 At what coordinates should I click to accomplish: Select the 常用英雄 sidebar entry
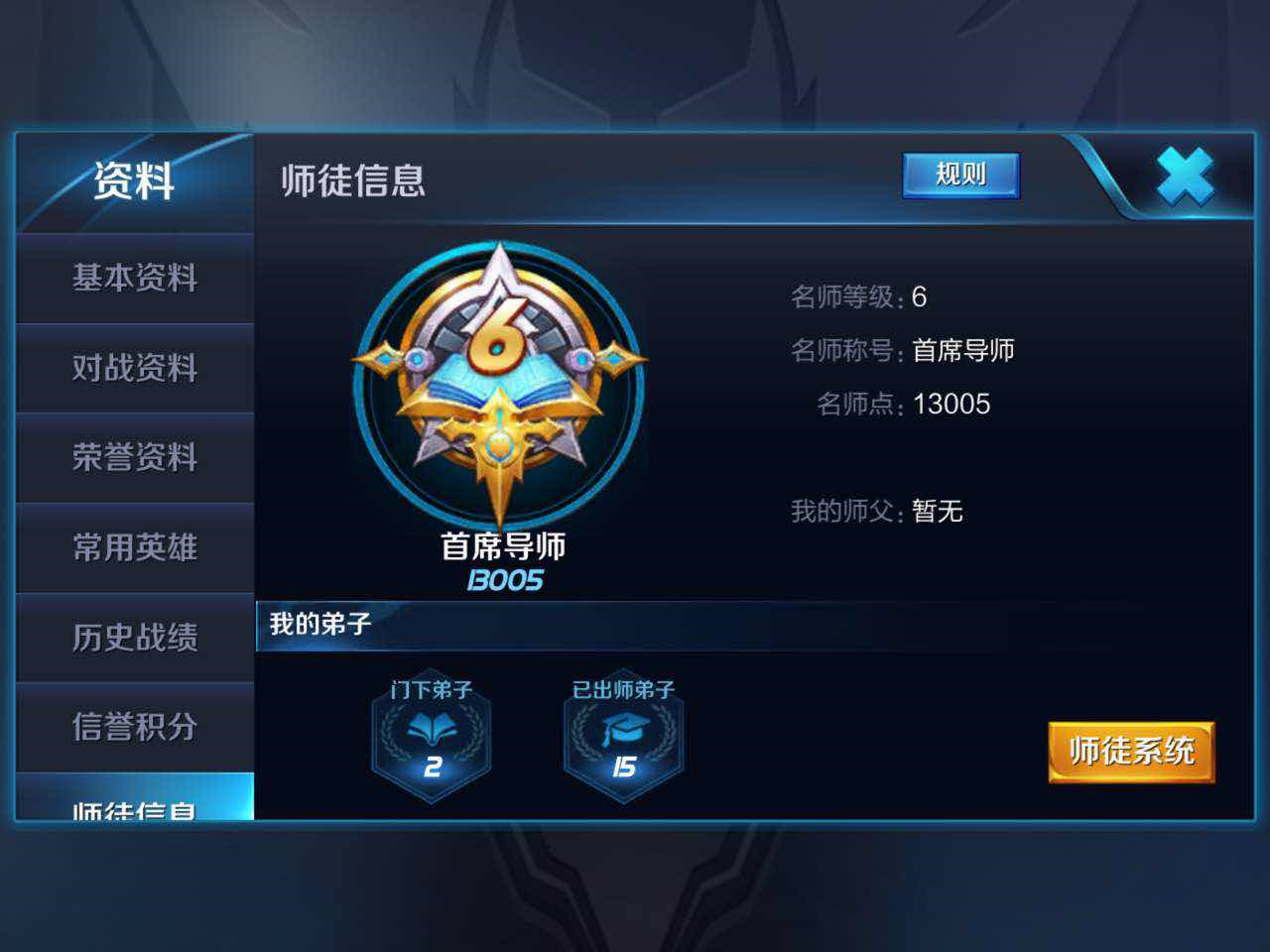point(134,548)
